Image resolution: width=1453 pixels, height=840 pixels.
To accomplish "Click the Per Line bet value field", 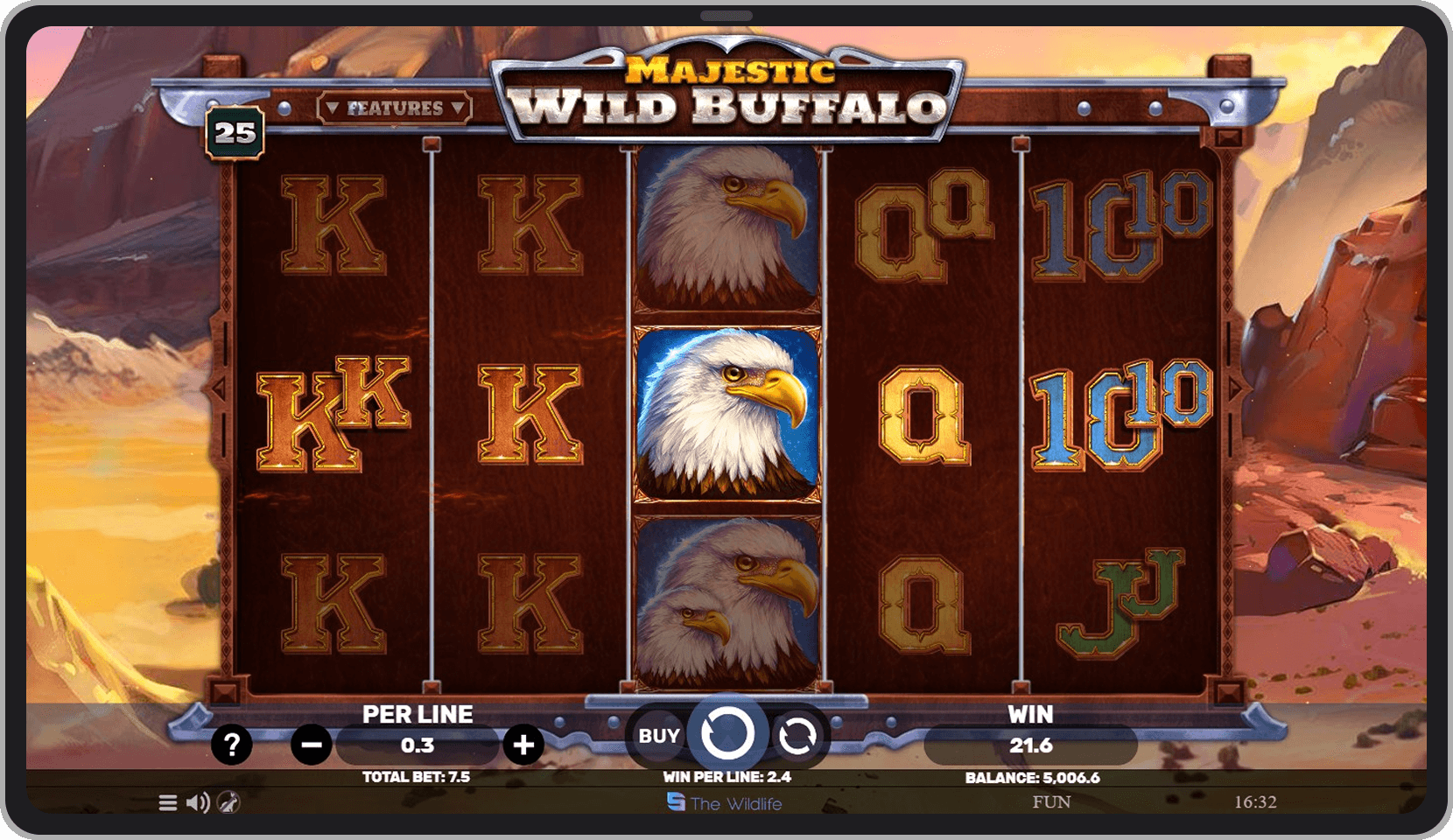I will point(418,745).
